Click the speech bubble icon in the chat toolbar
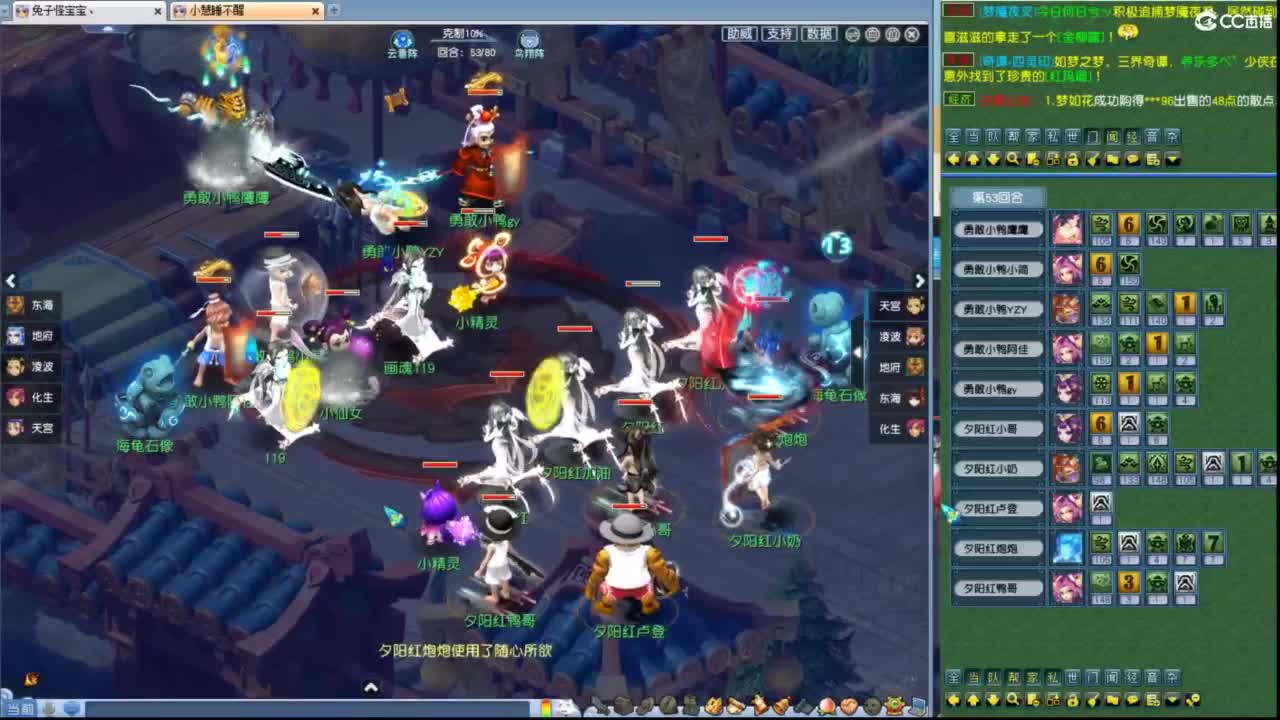 (x=1132, y=158)
